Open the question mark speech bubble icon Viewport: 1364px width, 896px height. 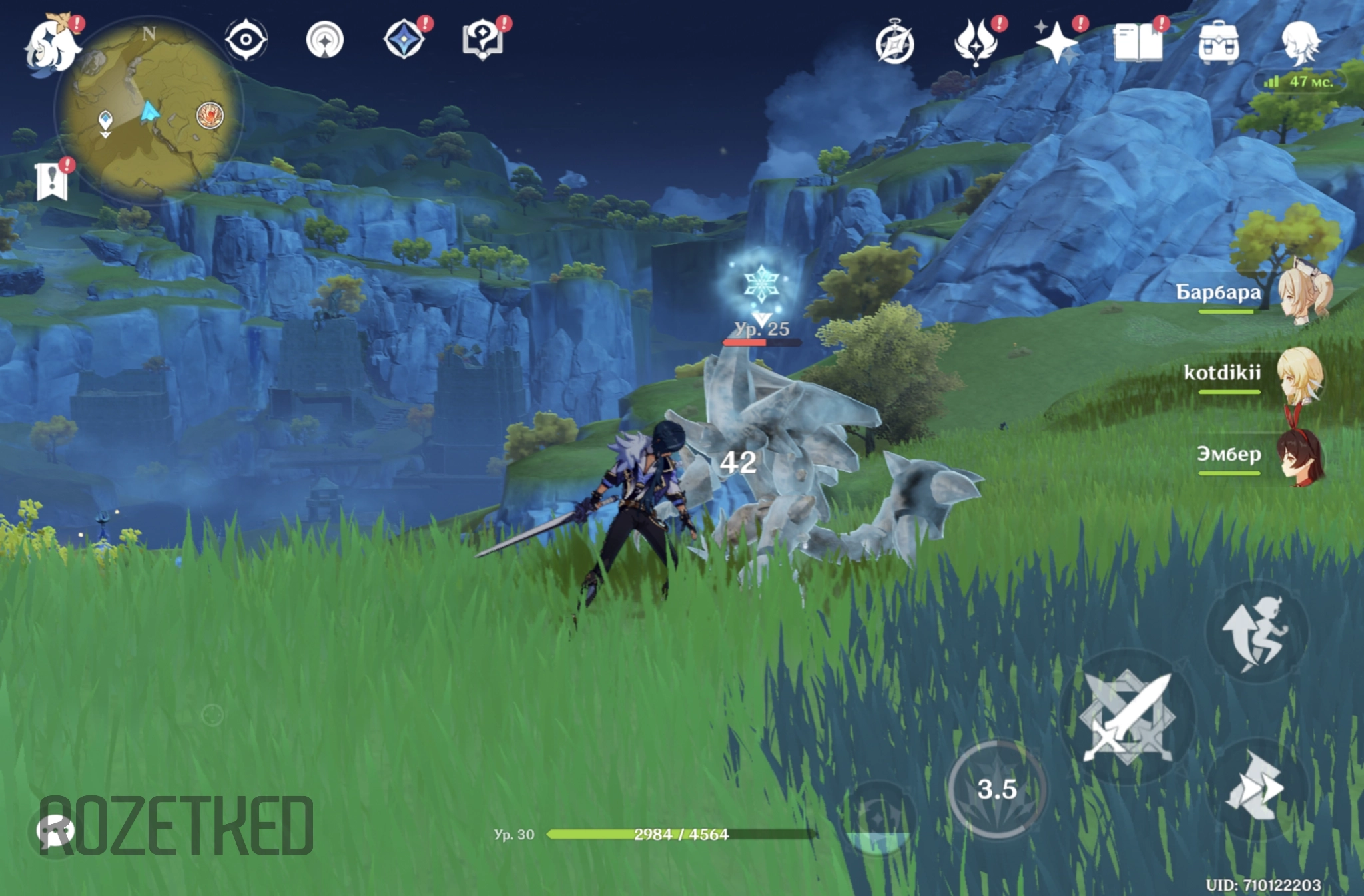(x=482, y=40)
